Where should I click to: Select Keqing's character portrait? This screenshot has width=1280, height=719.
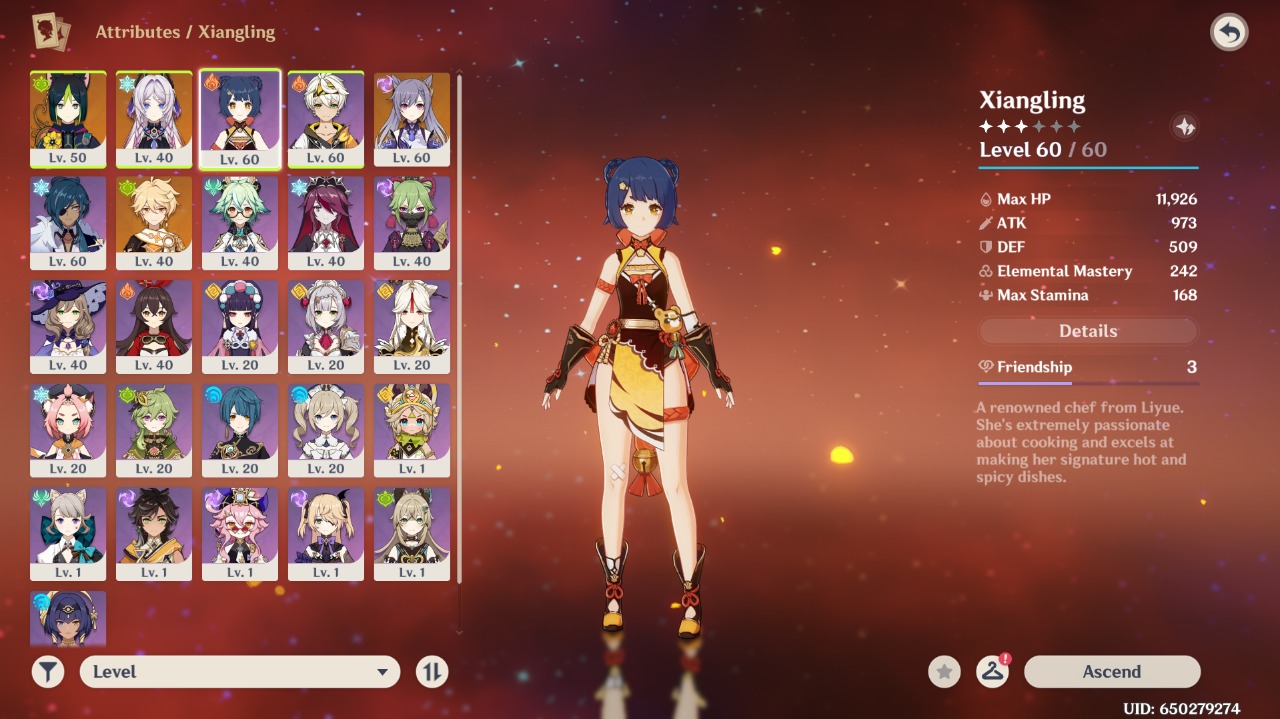412,119
